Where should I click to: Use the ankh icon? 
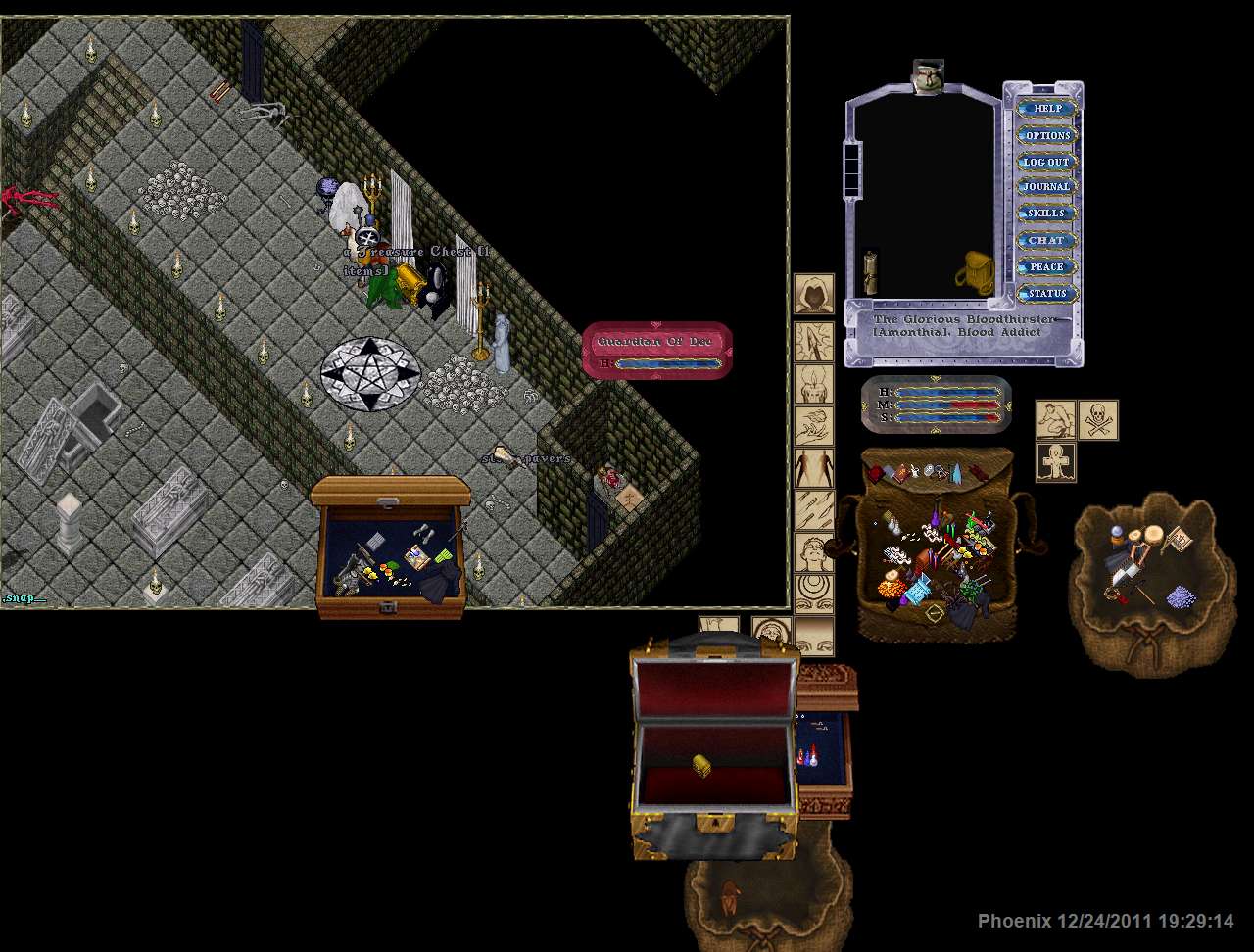point(1056,461)
